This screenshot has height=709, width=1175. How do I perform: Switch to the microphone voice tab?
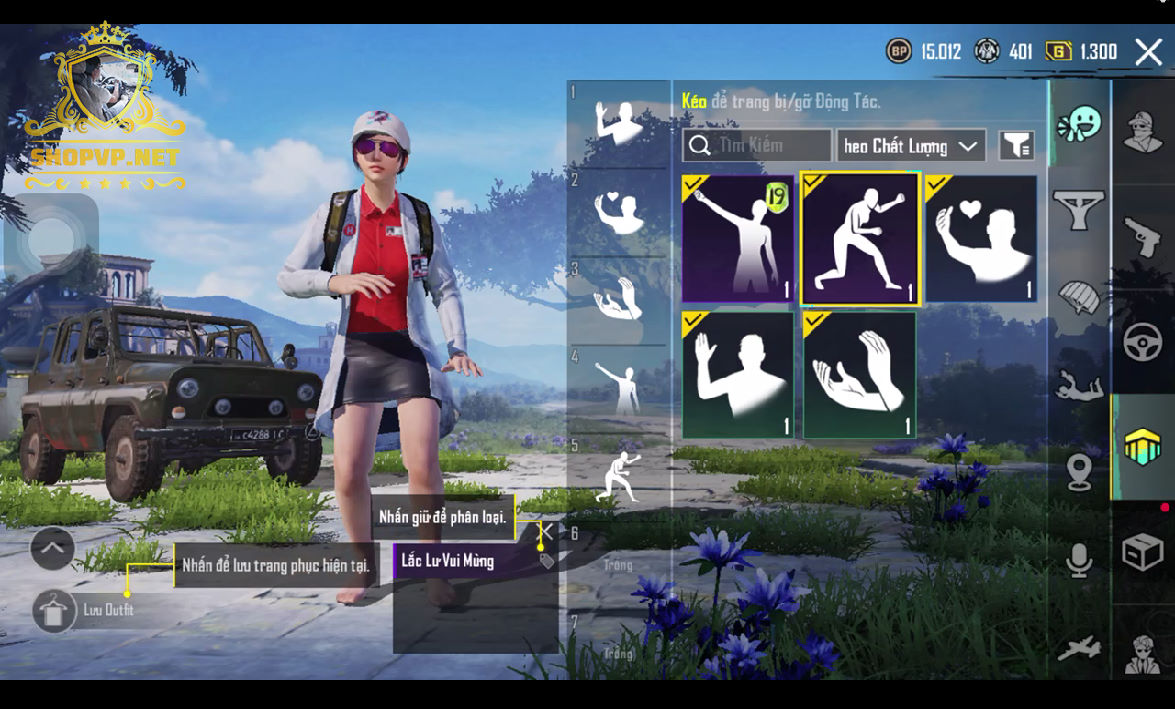click(x=1079, y=560)
